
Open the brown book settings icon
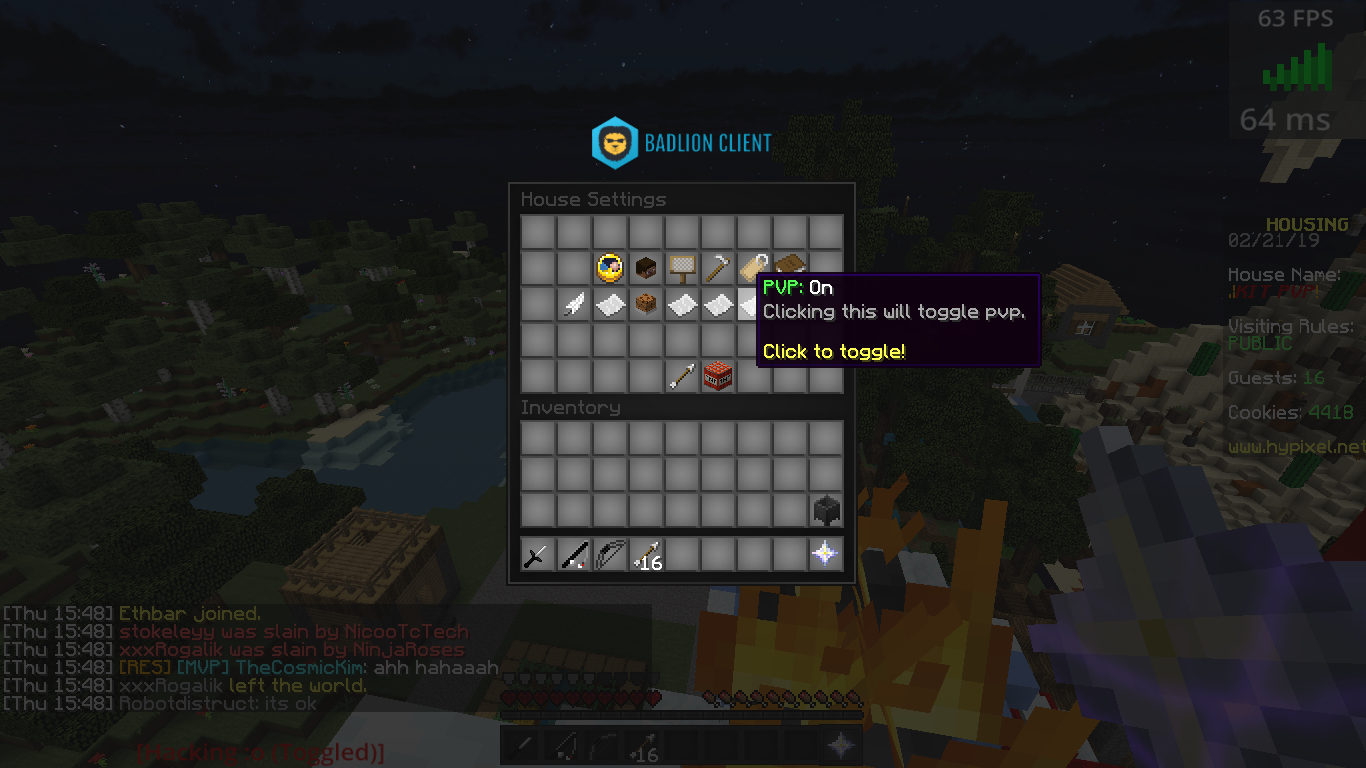point(790,267)
